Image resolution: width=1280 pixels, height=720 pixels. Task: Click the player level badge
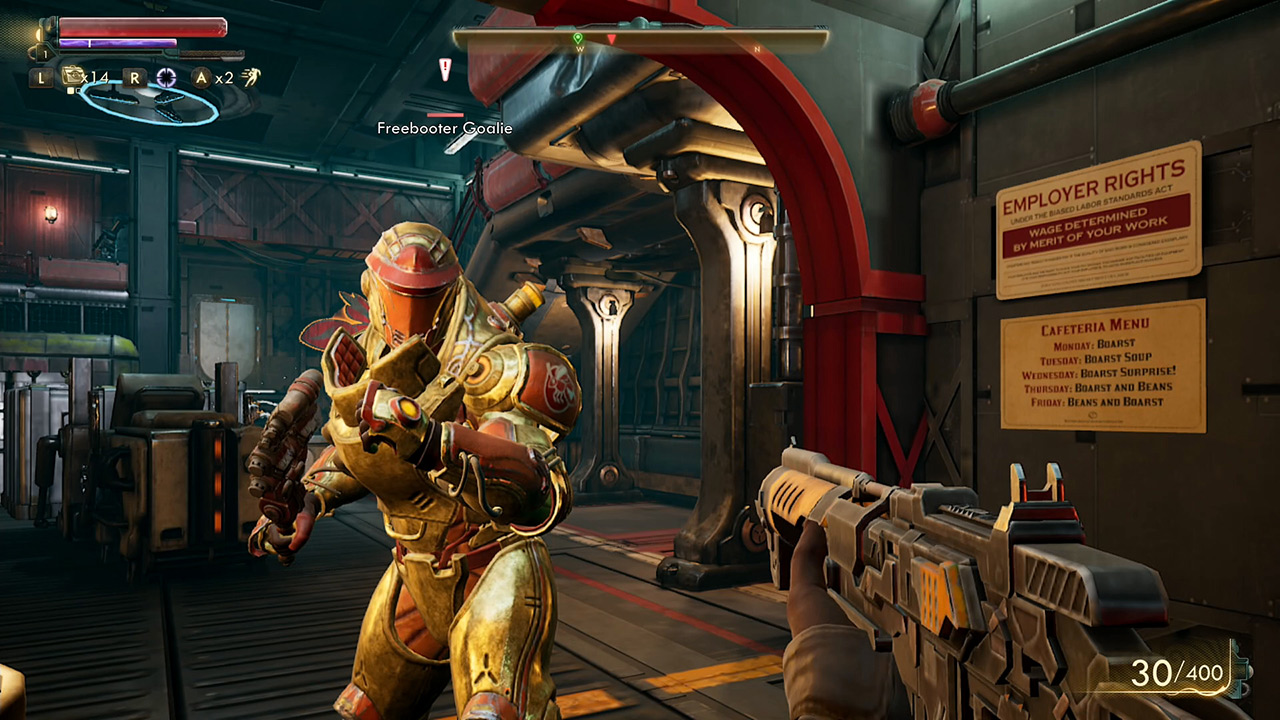tap(45, 53)
